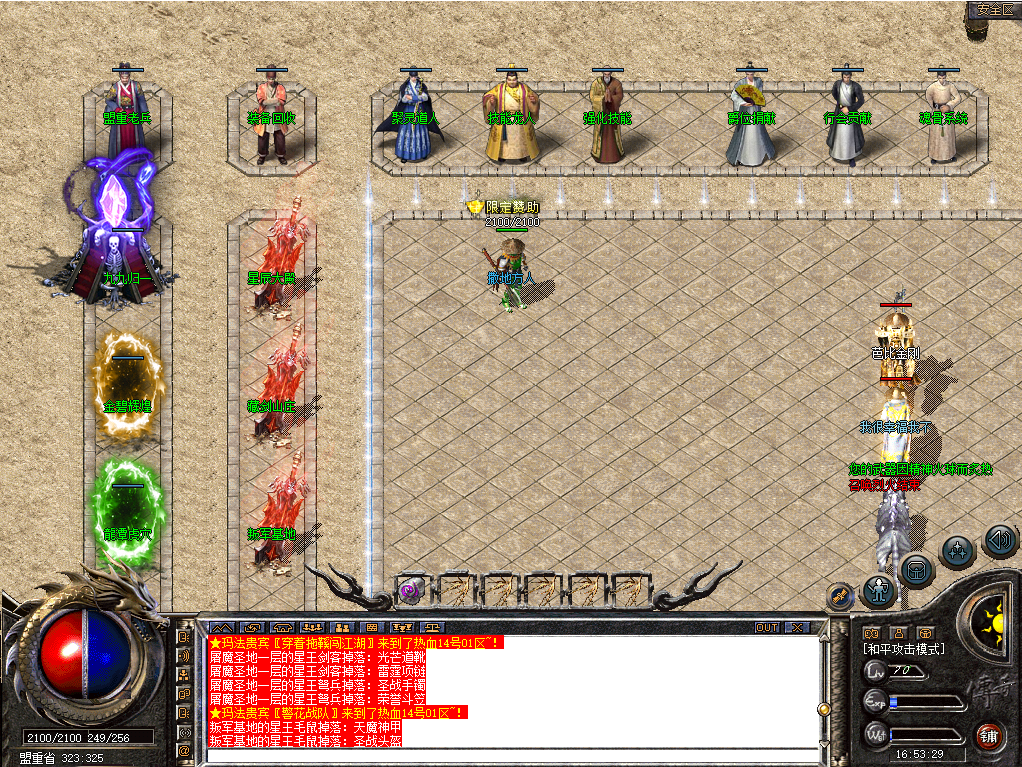Click the 安全区 label in the corner

(994, 9)
